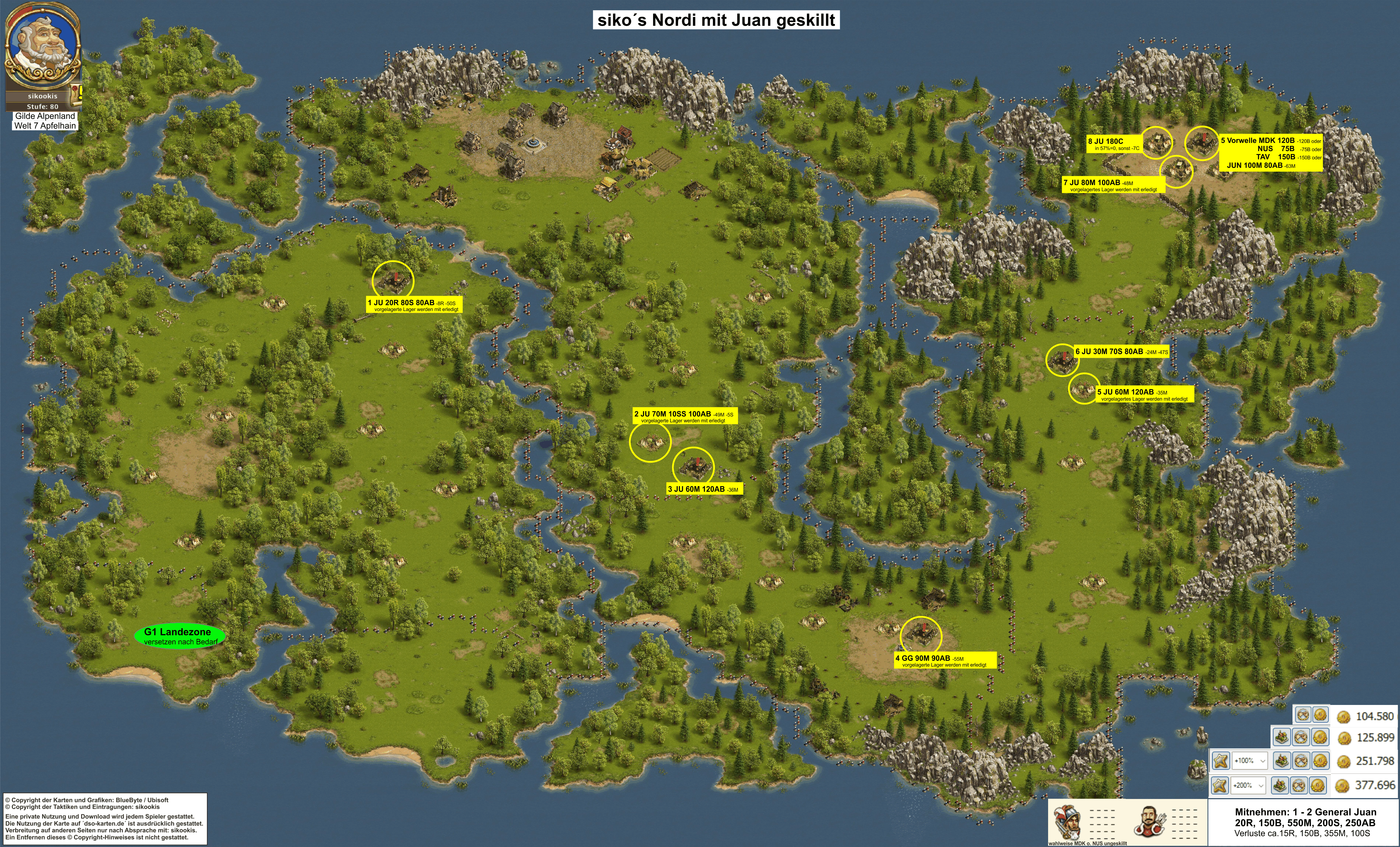Select the circled camp right of the "8 JU 180C" label
The width and height of the screenshot is (1400, 847).
(x=1157, y=141)
